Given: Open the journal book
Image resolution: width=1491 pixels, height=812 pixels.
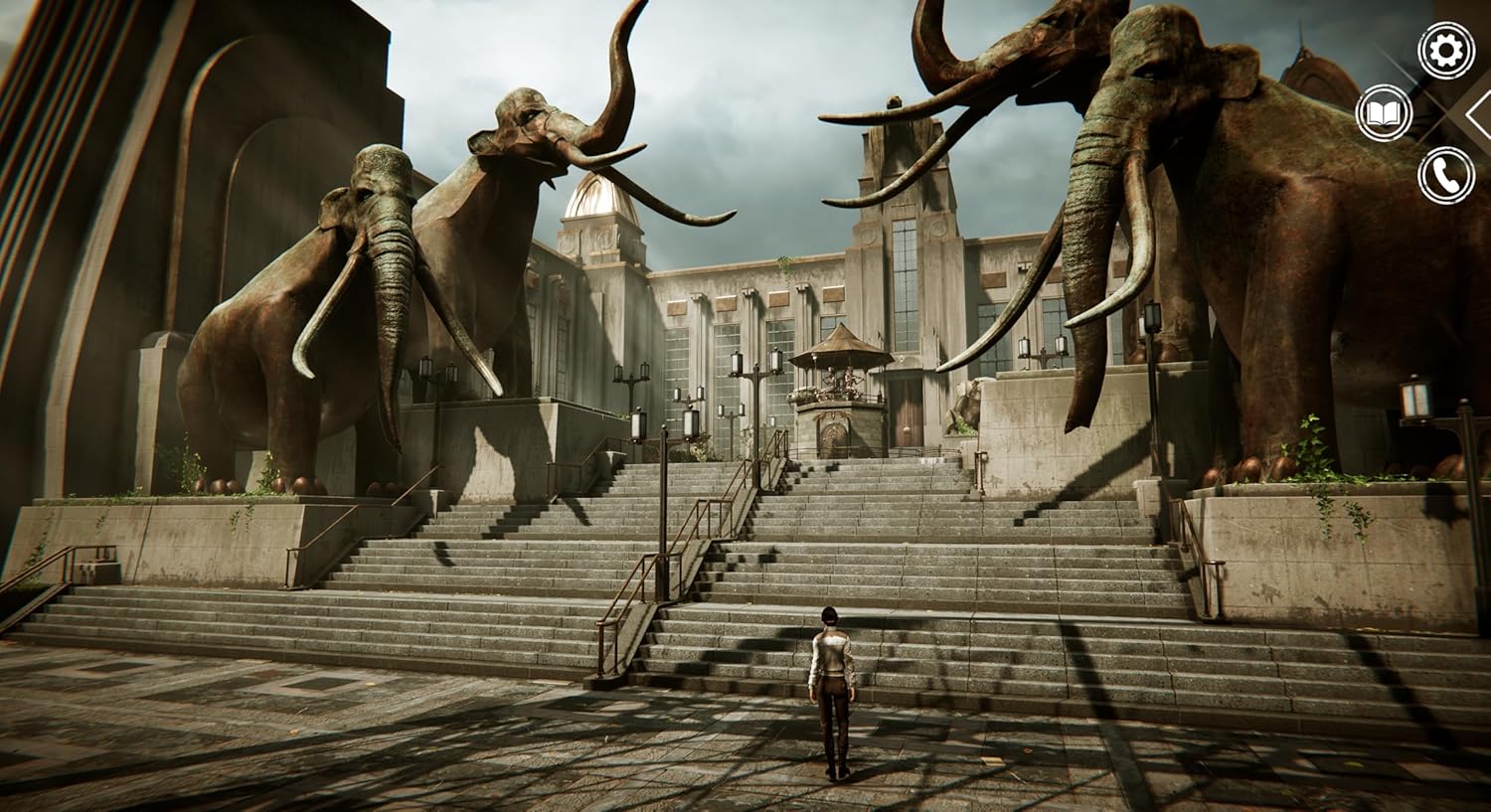Looking at the screenshot, I should pos(1386,109).
